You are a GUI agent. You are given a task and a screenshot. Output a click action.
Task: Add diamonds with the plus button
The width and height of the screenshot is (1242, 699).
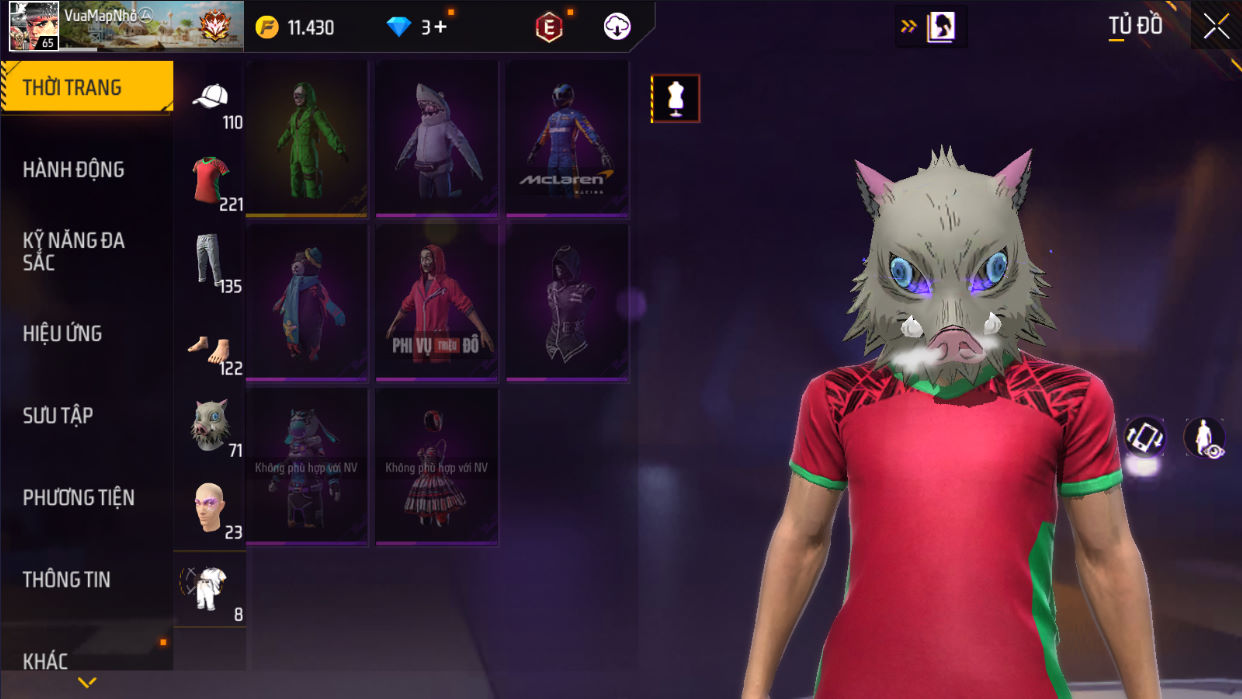pos(440,27)
